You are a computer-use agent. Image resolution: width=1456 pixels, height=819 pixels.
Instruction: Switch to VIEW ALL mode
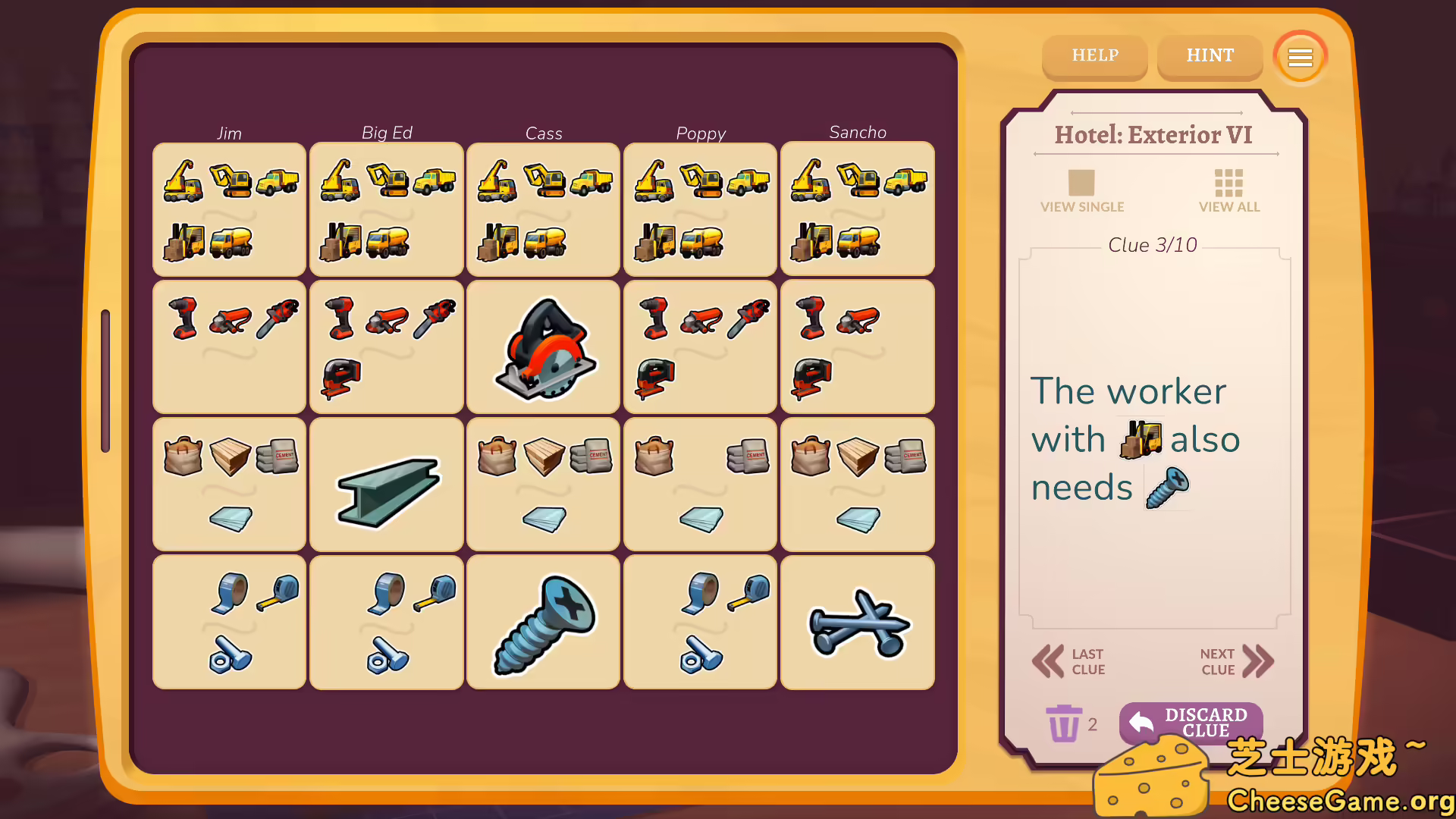click(1228, 190)
